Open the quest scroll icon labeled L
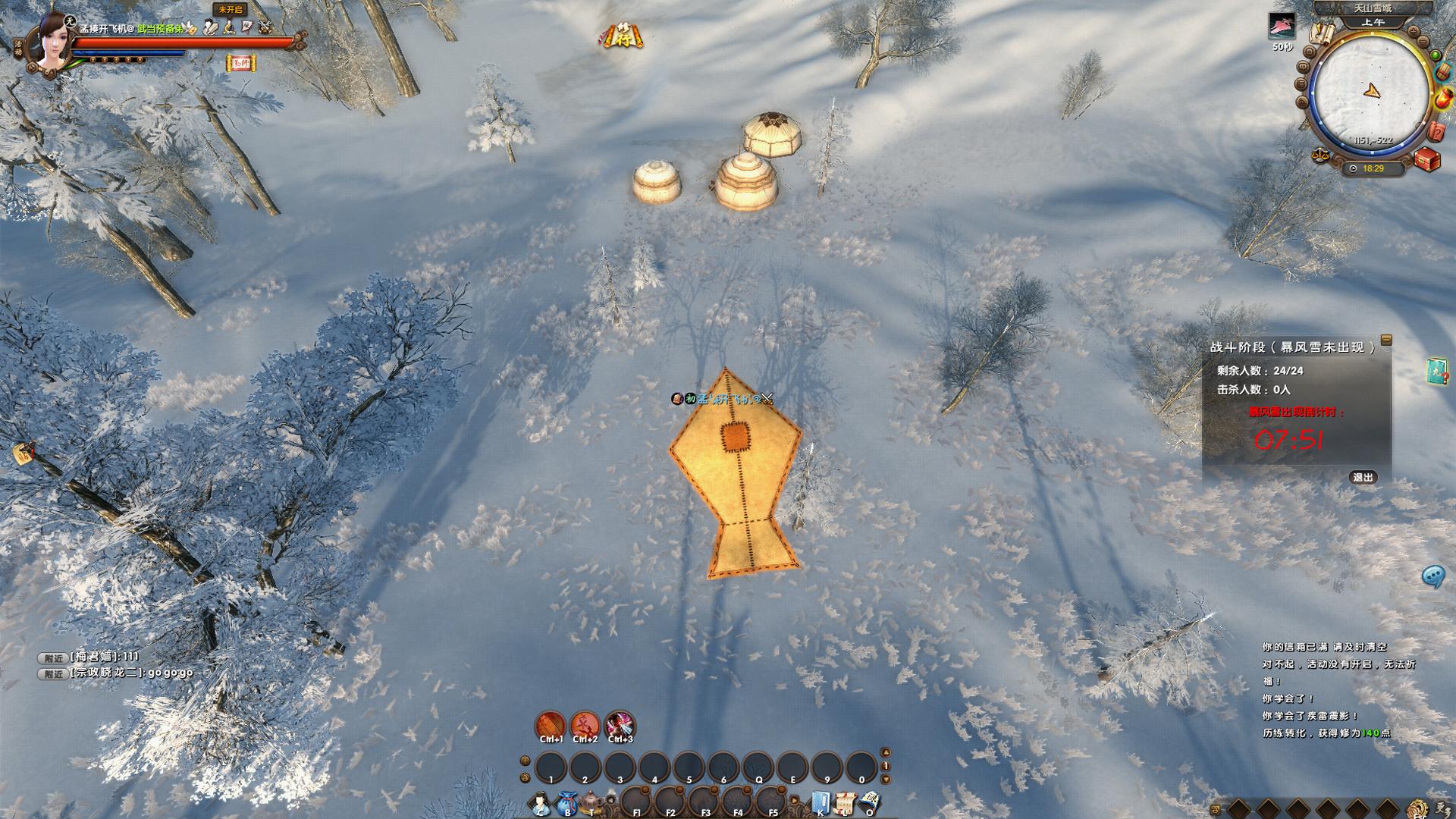 (845, 803)
